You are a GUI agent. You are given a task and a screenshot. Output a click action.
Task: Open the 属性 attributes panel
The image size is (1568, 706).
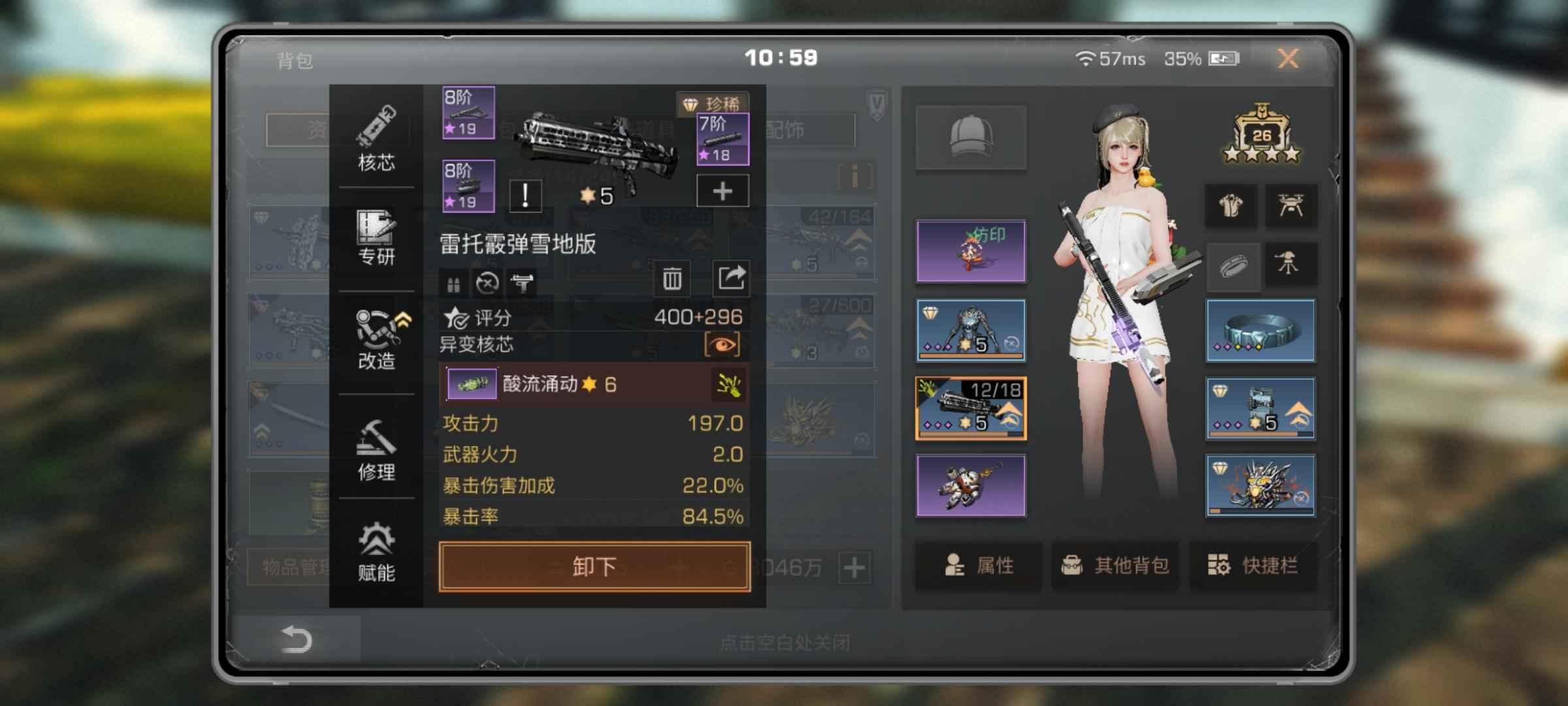978,565
